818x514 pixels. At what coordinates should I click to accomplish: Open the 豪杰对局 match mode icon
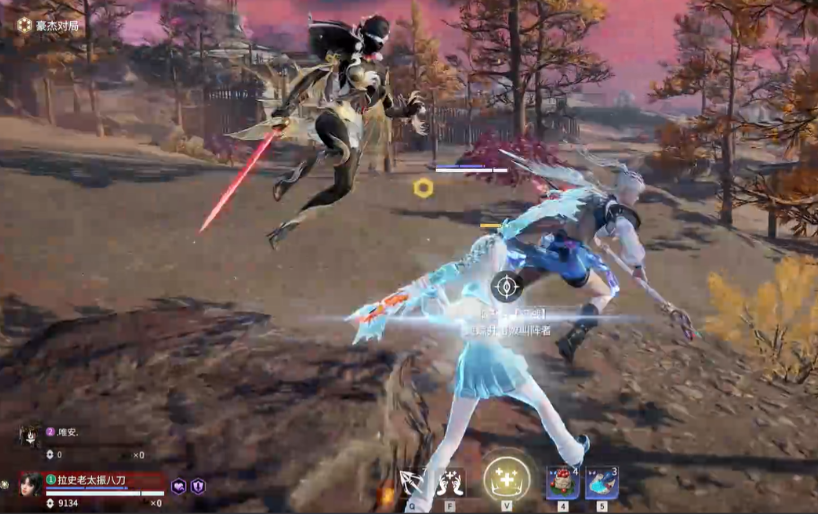click(x=24, y=25)
